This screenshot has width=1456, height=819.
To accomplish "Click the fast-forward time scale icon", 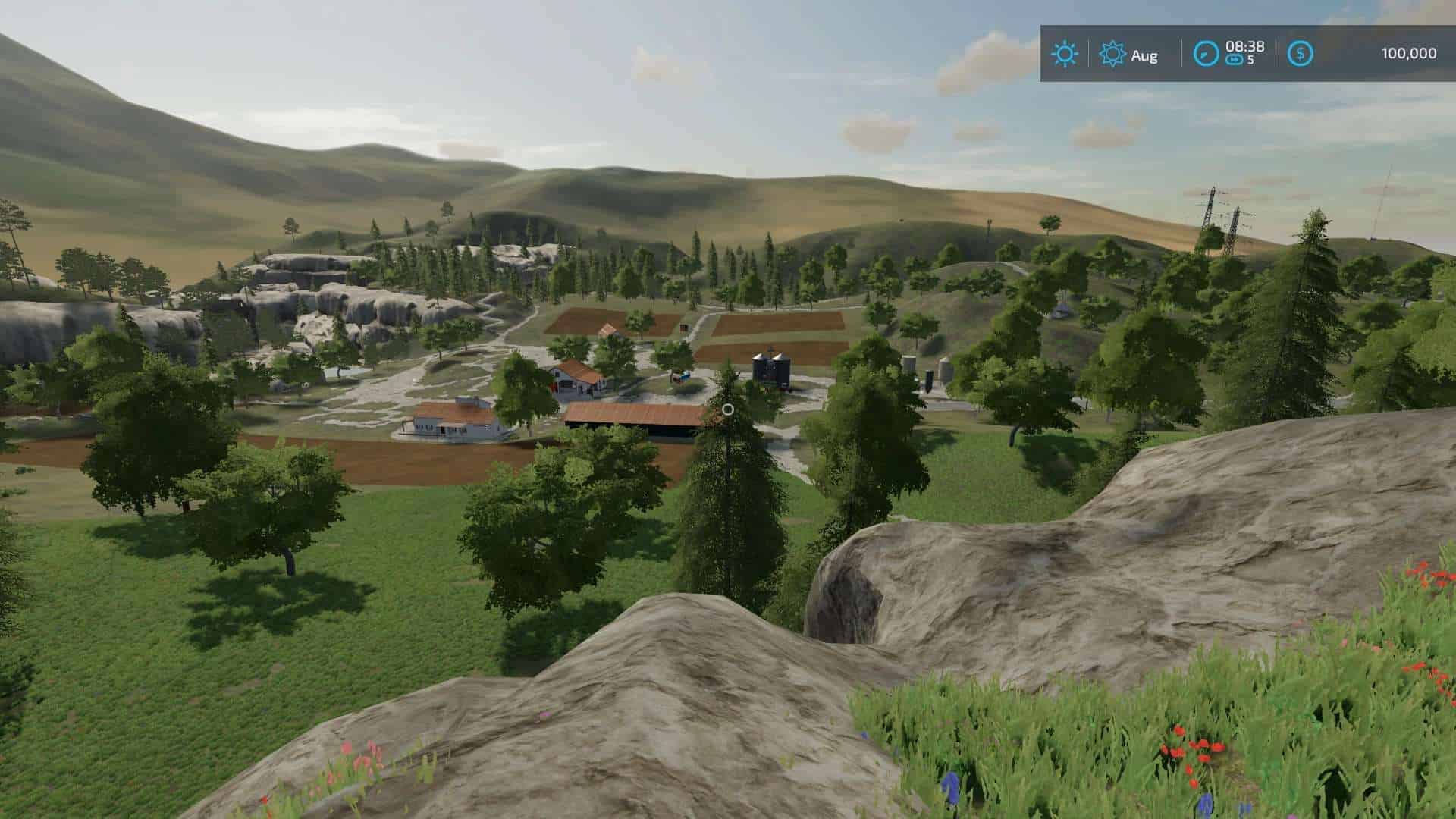I will point(1236,59).
